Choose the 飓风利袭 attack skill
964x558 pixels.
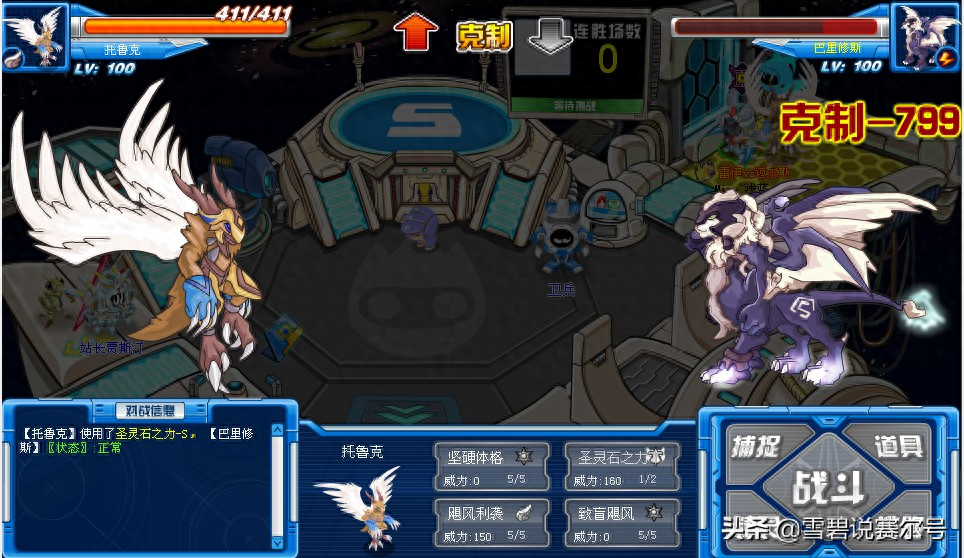coord(491,522)
